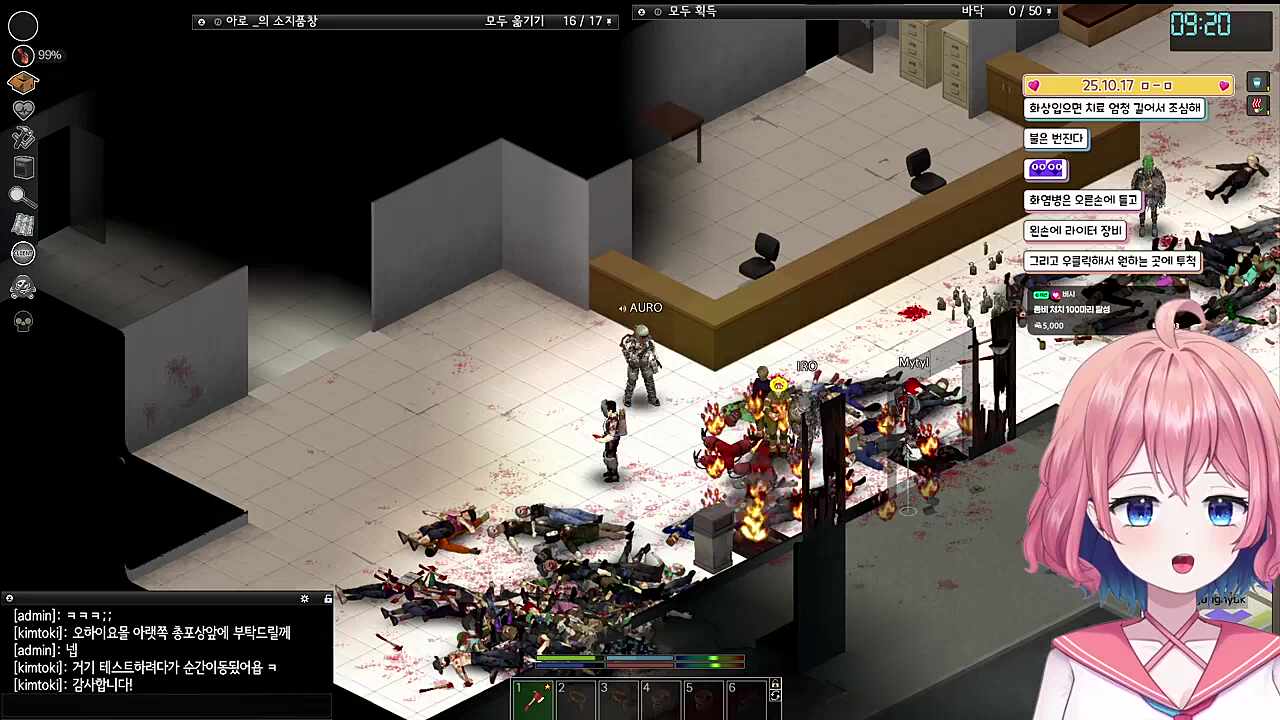Select the axe in hotbar slot 1
This screenshot has height=720, width=1280.
coord(533,699)
